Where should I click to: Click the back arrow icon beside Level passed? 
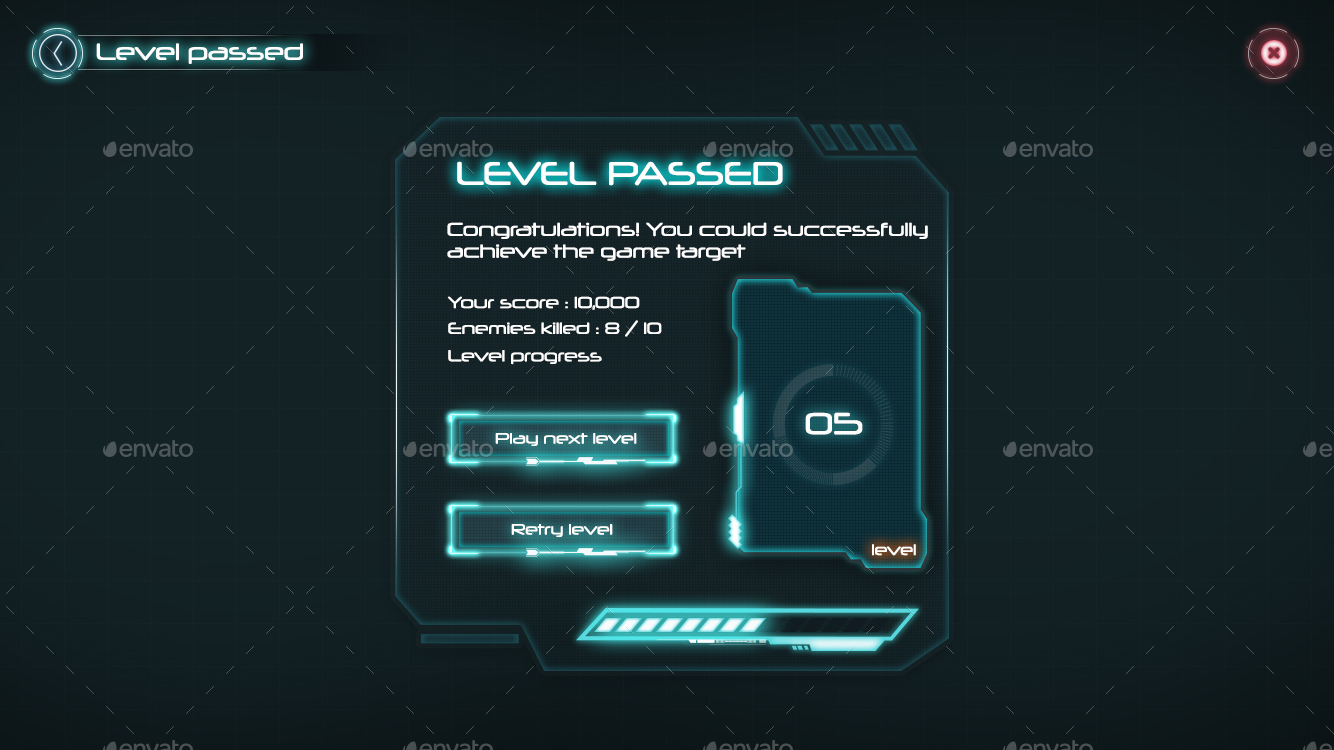[x=57, y=52]
